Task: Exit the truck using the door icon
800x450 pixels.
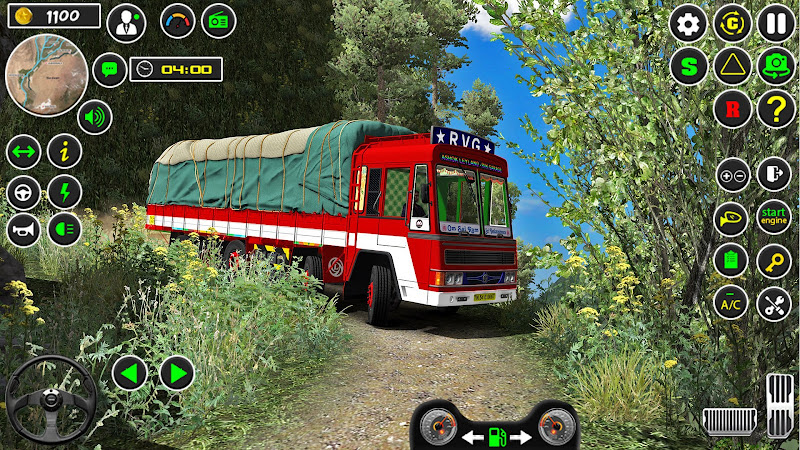Action: 773,173
